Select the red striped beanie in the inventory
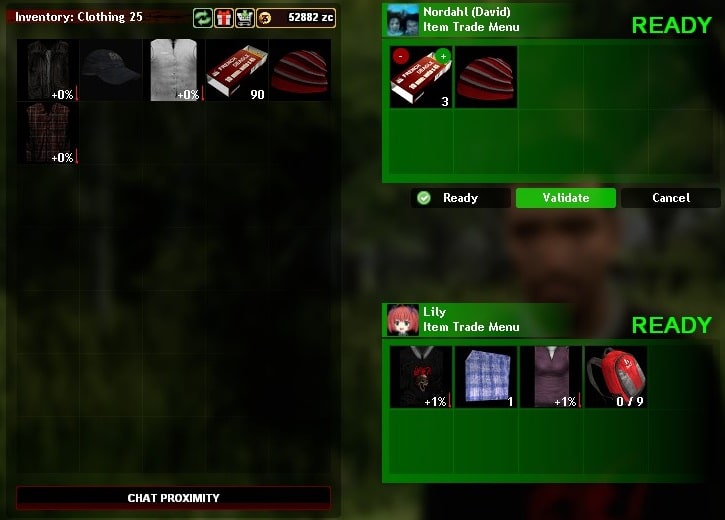This screenshot has height=520, width=725. pyautogui.click(x=299, y=70)
